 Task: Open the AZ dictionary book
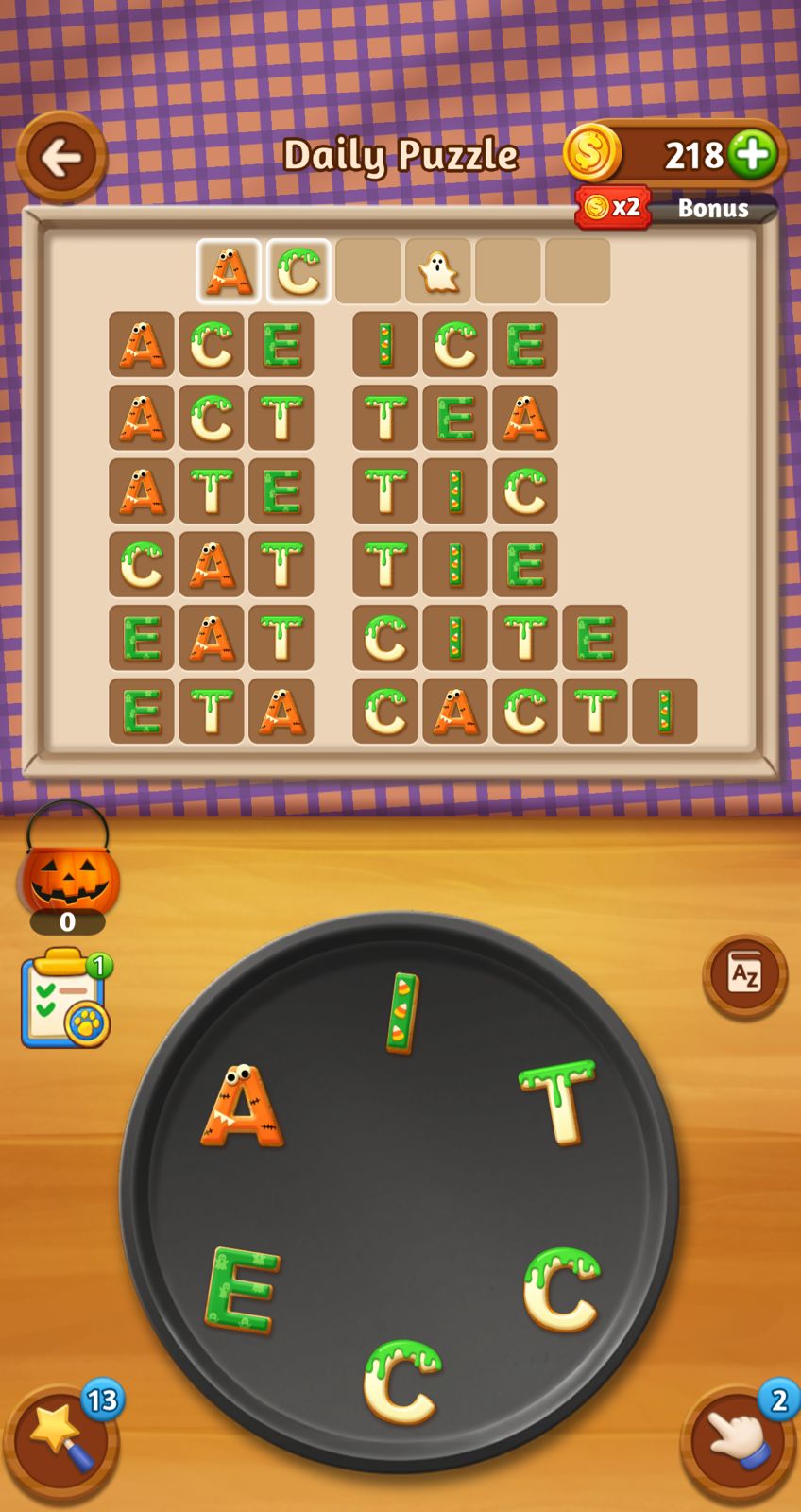[744, 974]
